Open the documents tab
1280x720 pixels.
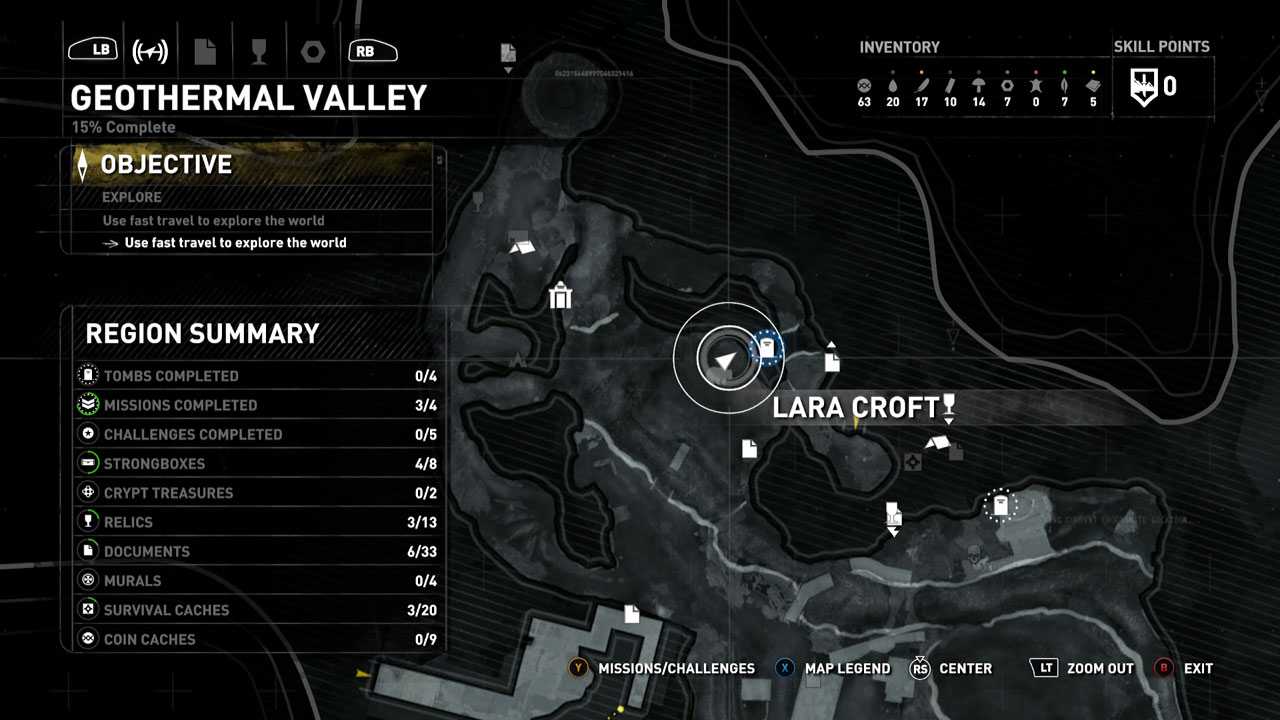click(x=205, y=51)
